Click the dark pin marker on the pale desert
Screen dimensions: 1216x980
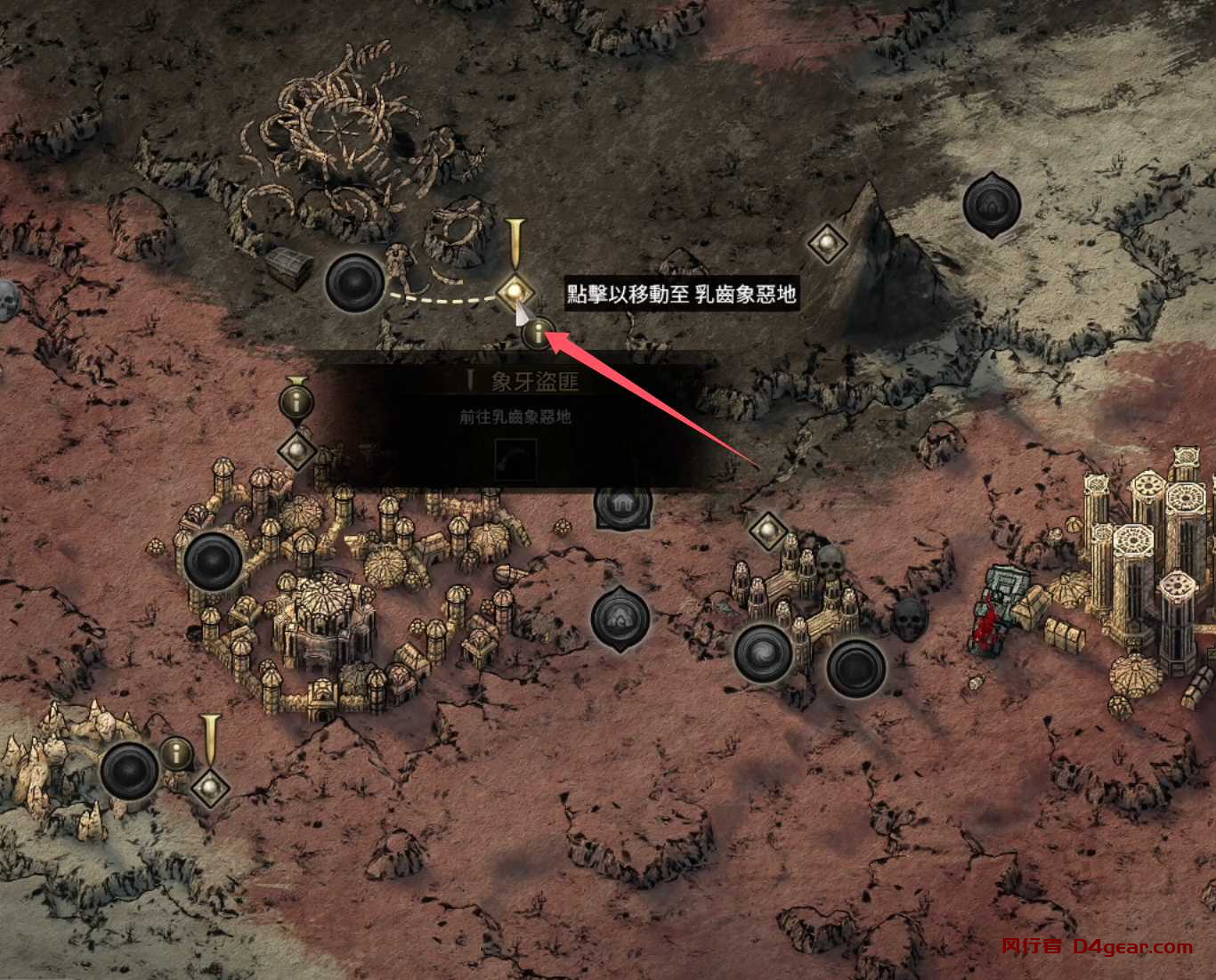pyautogui.click(x=990, y=205)
